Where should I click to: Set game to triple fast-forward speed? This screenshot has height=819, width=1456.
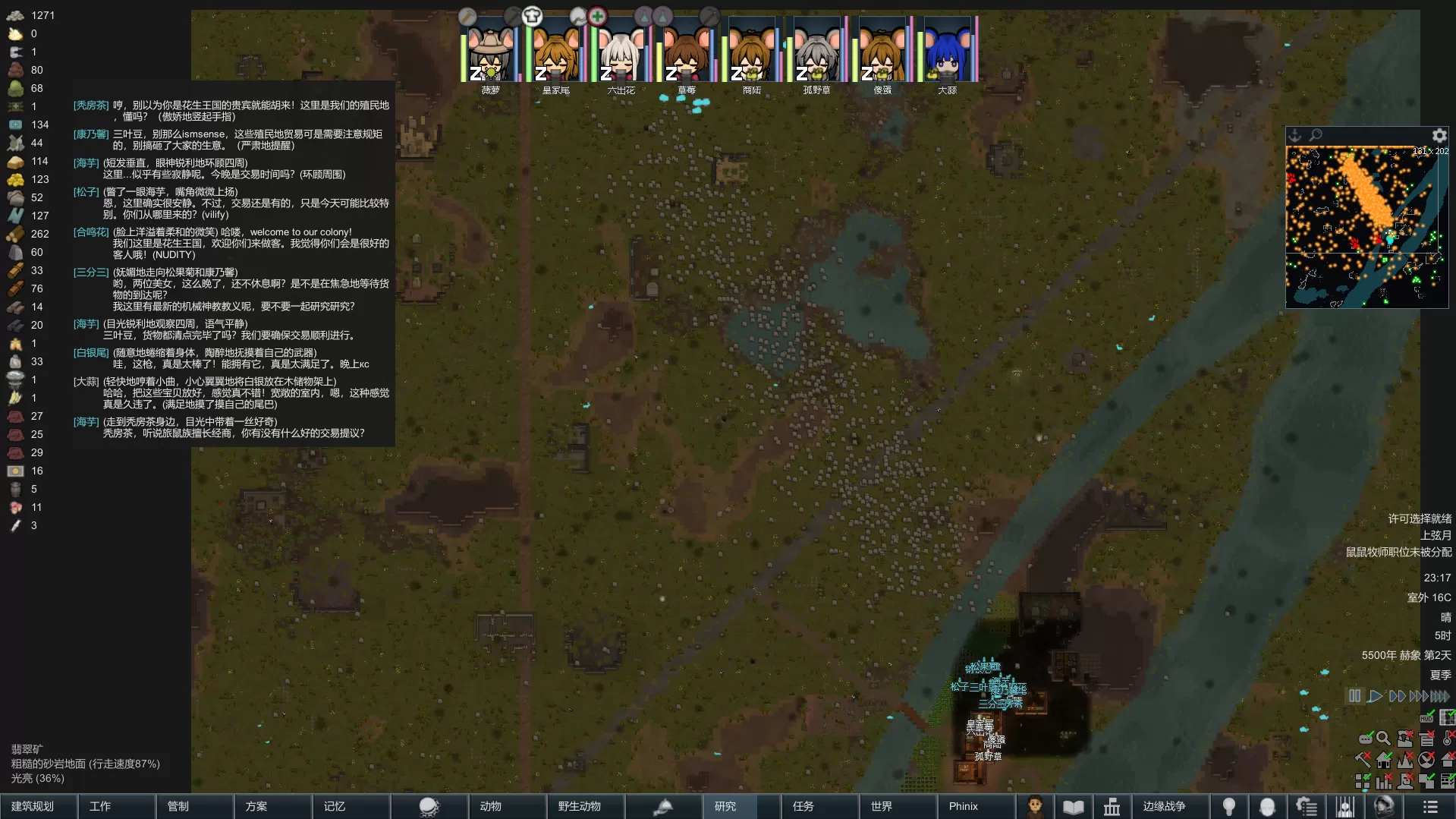(1418, 695)
